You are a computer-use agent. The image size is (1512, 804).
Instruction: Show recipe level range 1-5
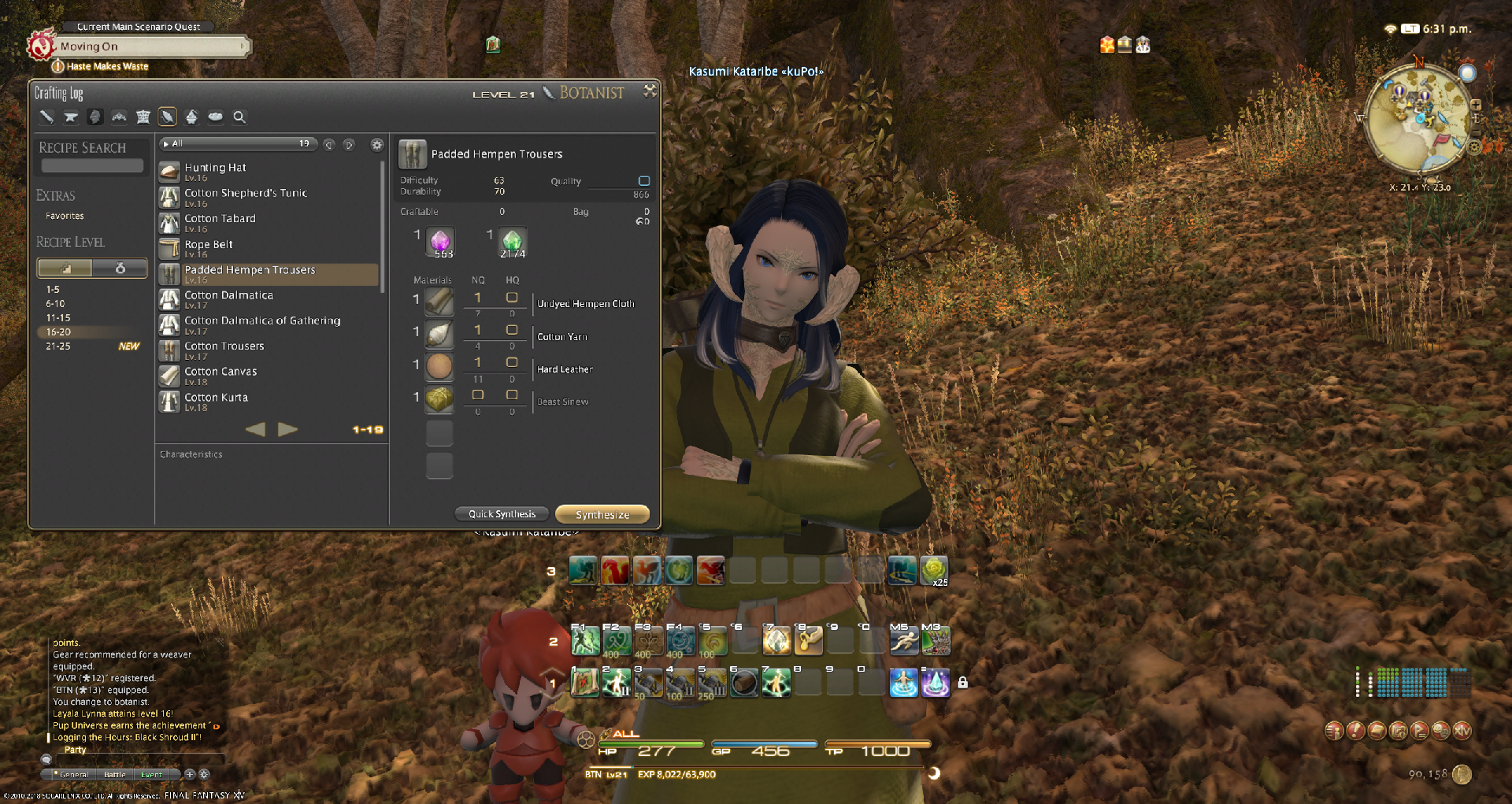click(53, 290)
